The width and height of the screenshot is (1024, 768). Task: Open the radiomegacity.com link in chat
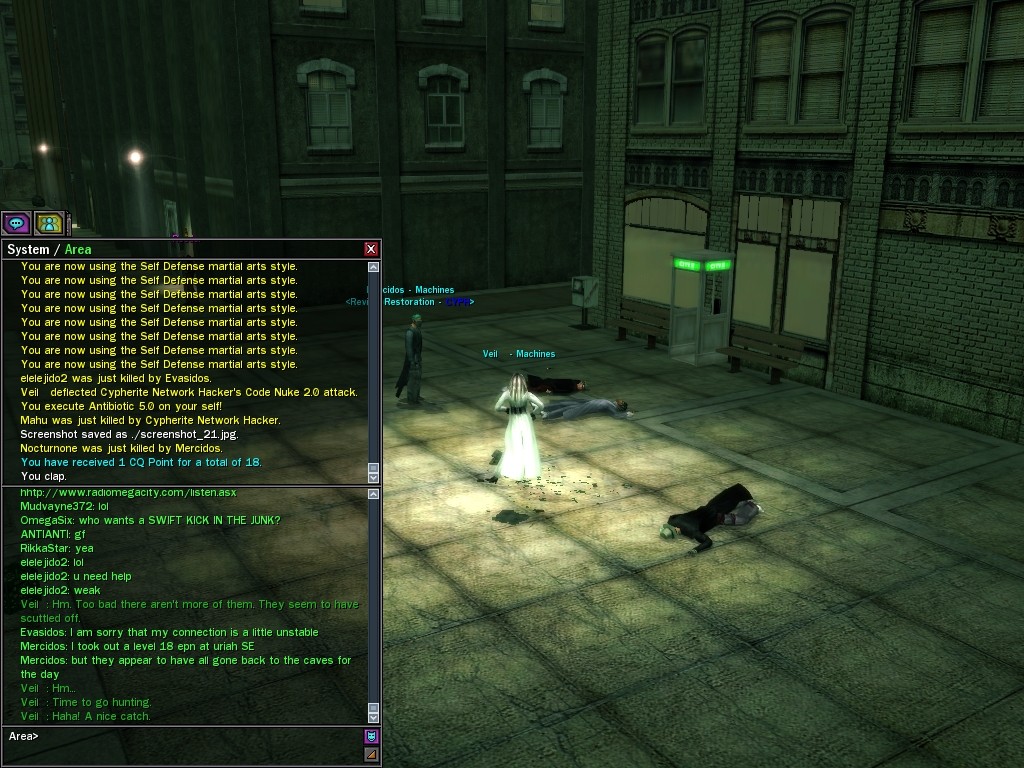(x=128, y=492)
